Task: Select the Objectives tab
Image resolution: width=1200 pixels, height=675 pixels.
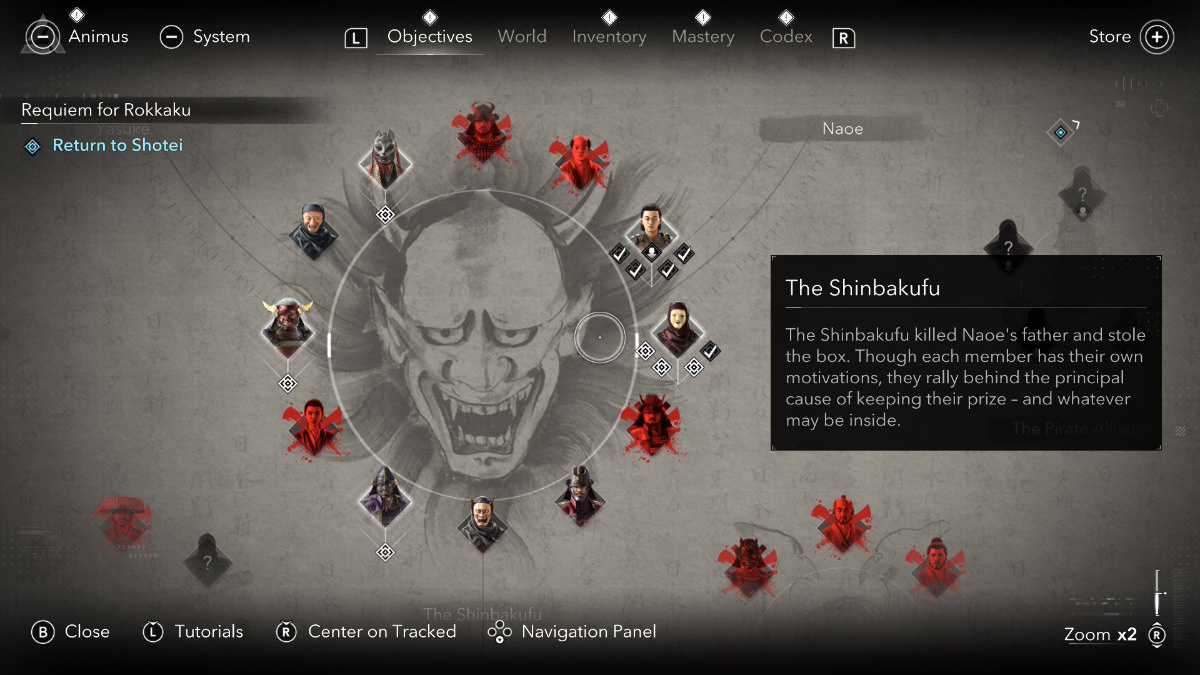Action: [x=430, y=36]
